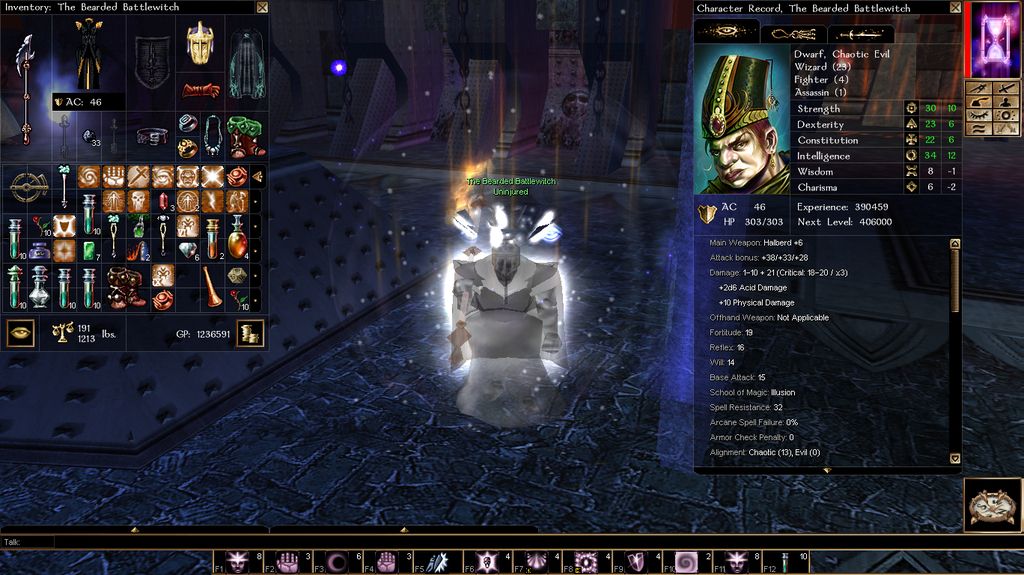Open the gold coins button beside GP
The image size is (1024, 575).
click(x=250, y=333)
